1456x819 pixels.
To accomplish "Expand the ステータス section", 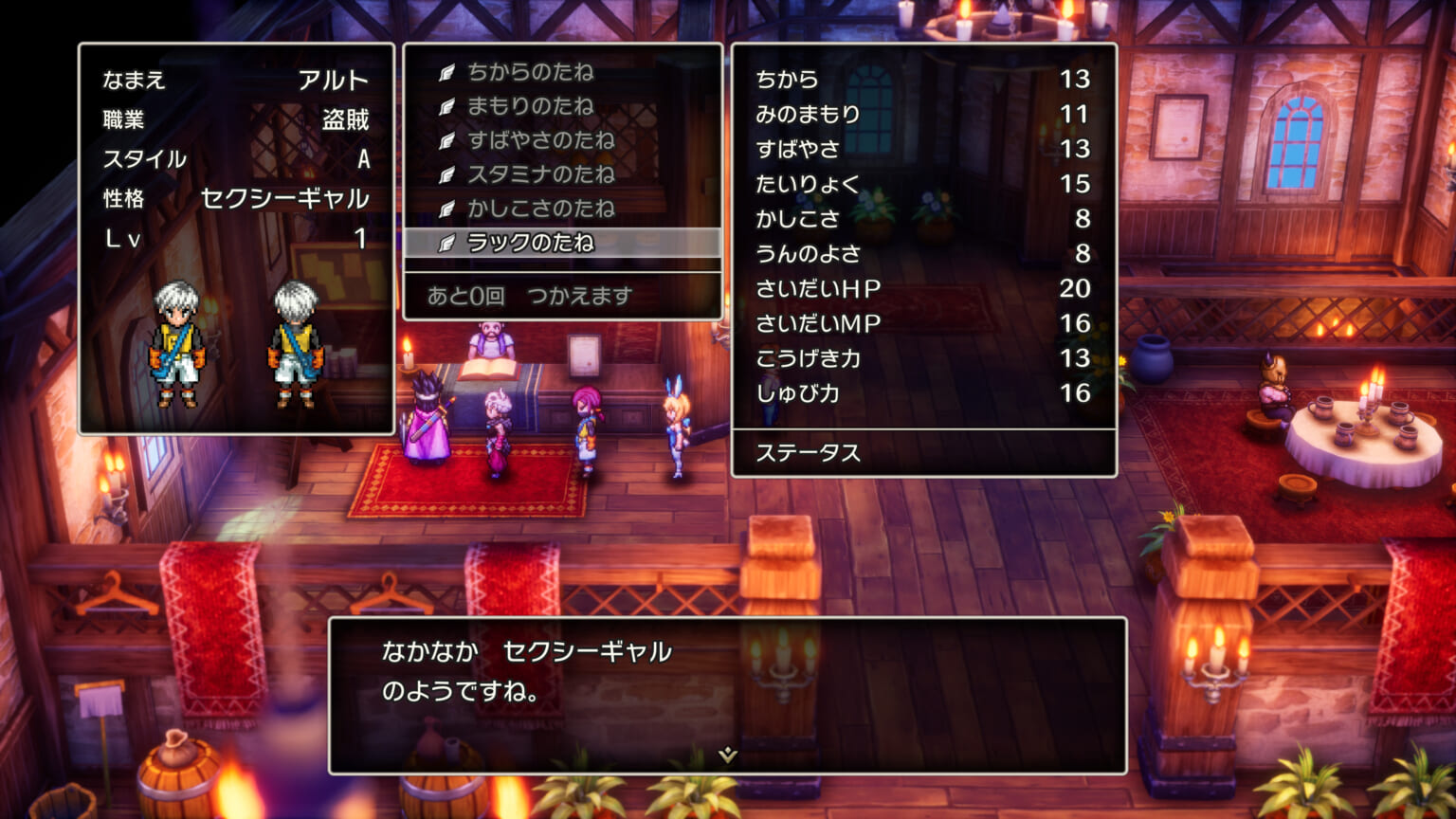I will (807, 453).
